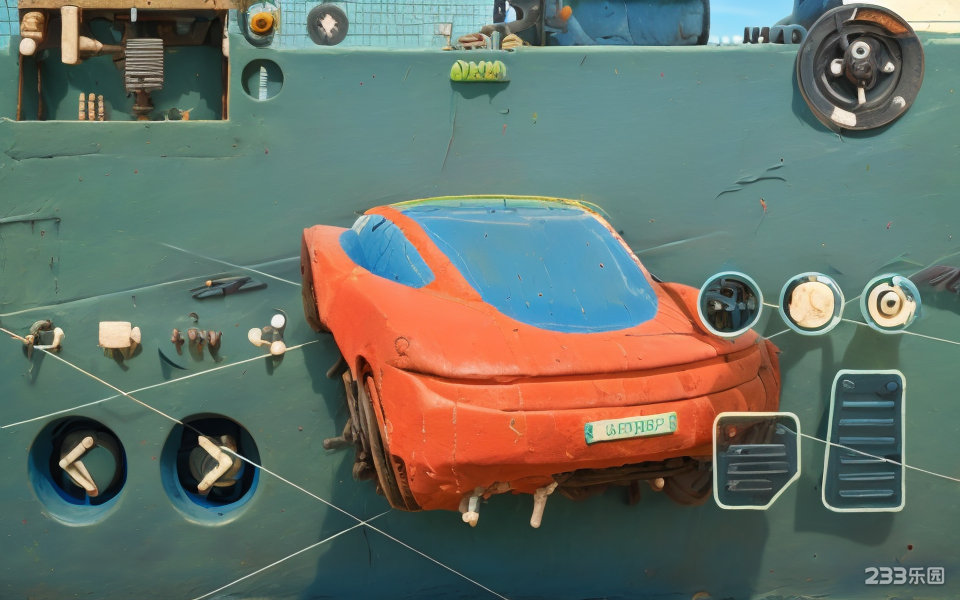
Task: Steer left with the left arrow button
Action: coord(77,467)
